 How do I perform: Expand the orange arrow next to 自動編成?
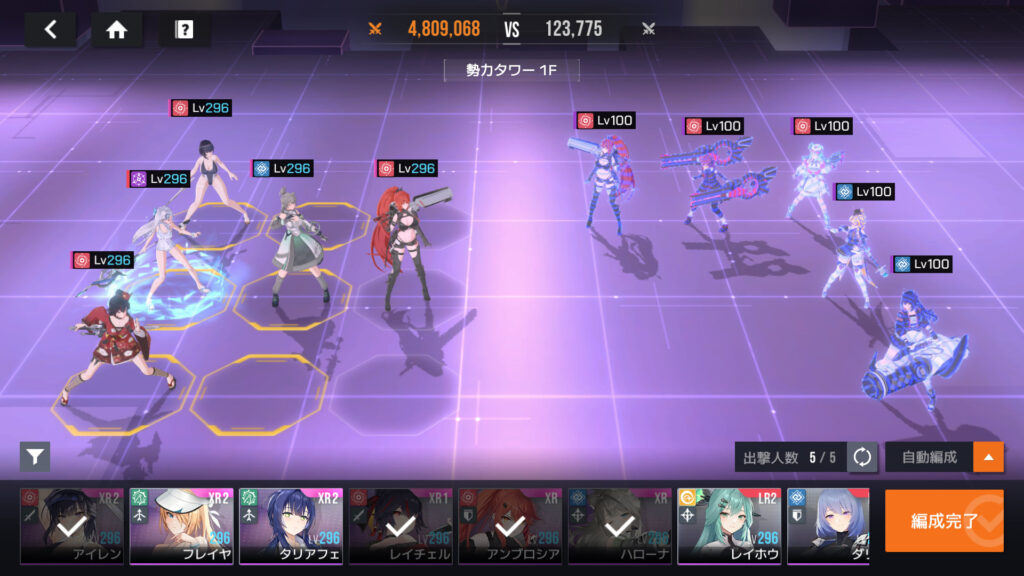[989, 457]
